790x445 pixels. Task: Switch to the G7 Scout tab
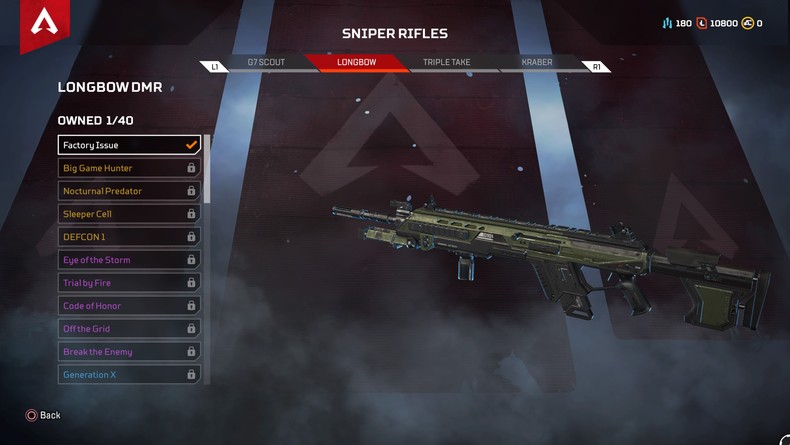click(x=266, y=62)
